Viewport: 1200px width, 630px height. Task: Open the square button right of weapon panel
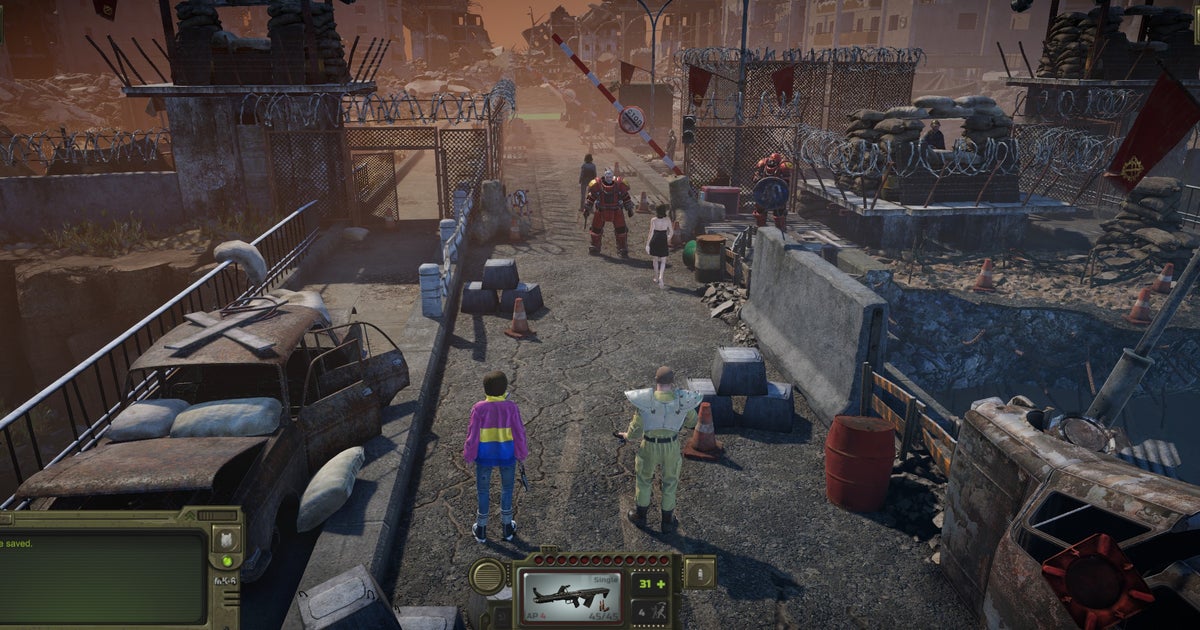coord(698,573)
